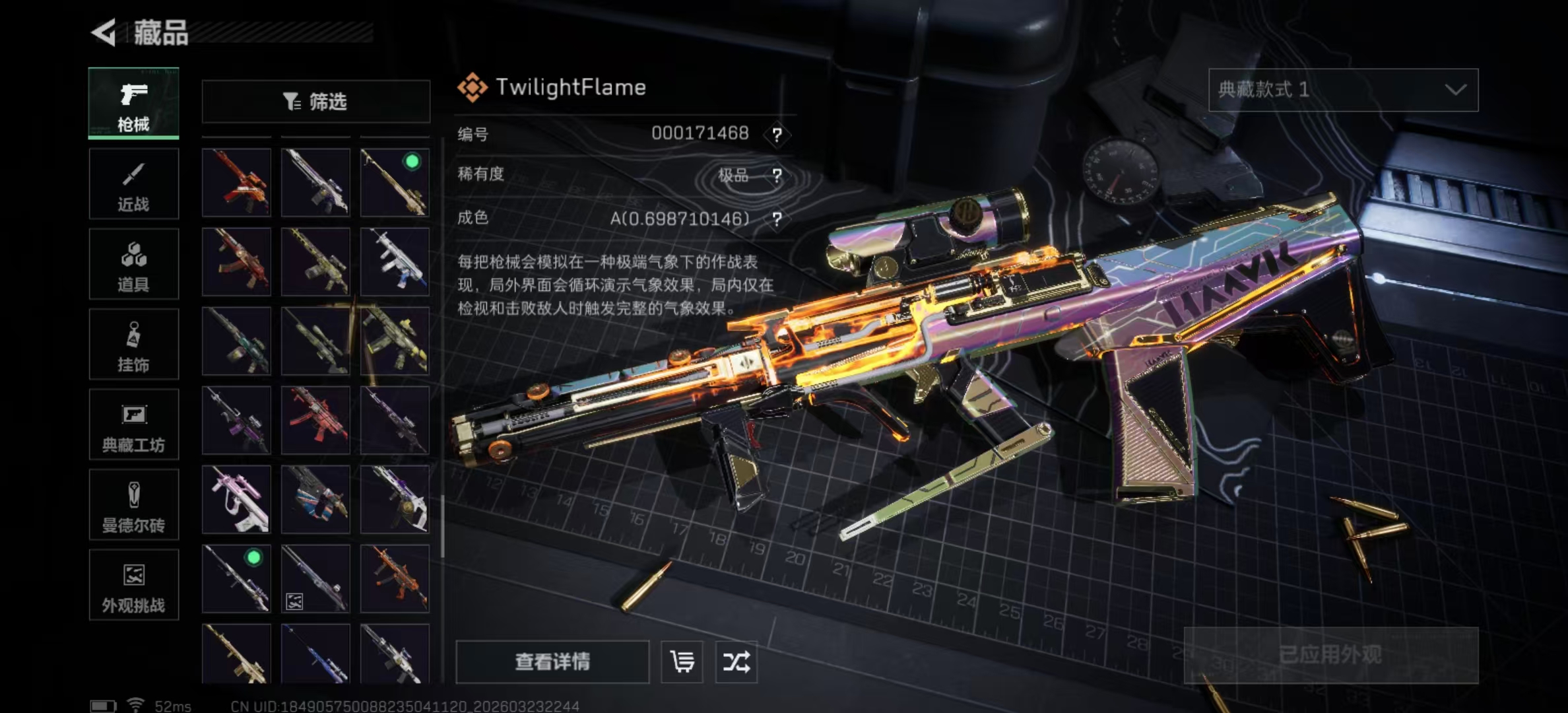1568x713 pixels.
Task: Click the shuffle arrows icon button
Action: point(736,662)
